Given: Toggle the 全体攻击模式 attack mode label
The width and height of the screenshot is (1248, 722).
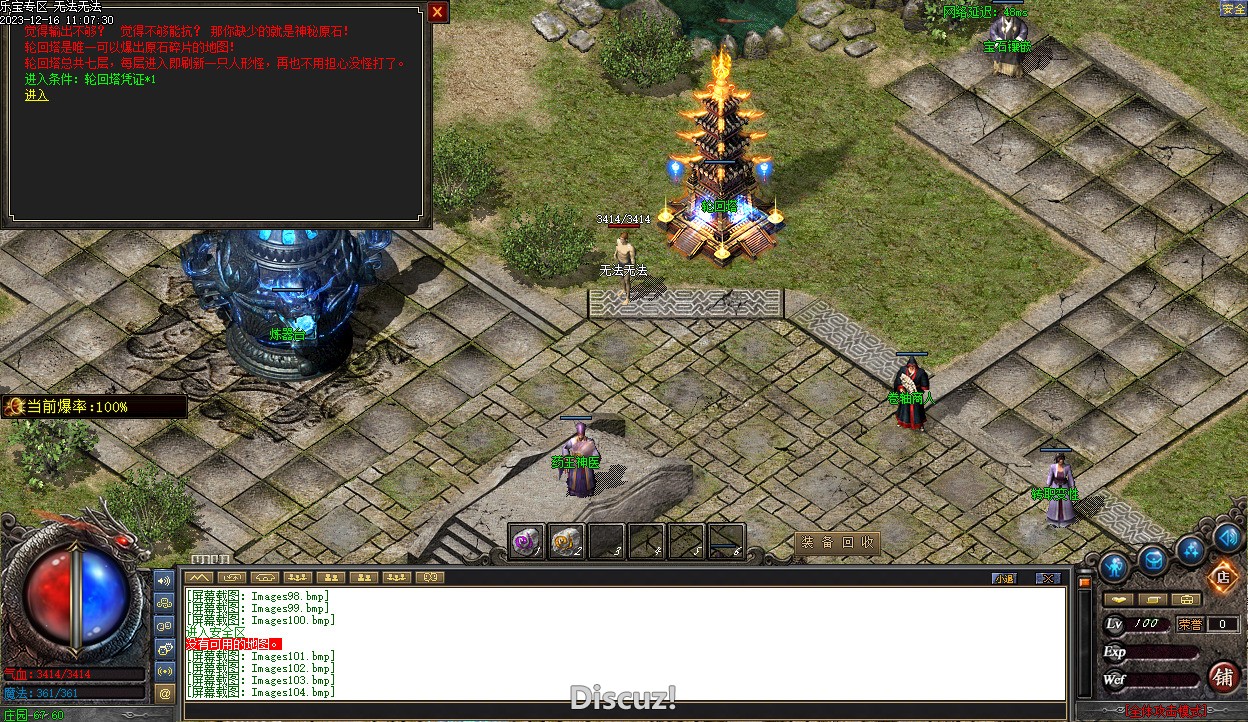Looking at the screenshot, I should (x=1166, y=711).
